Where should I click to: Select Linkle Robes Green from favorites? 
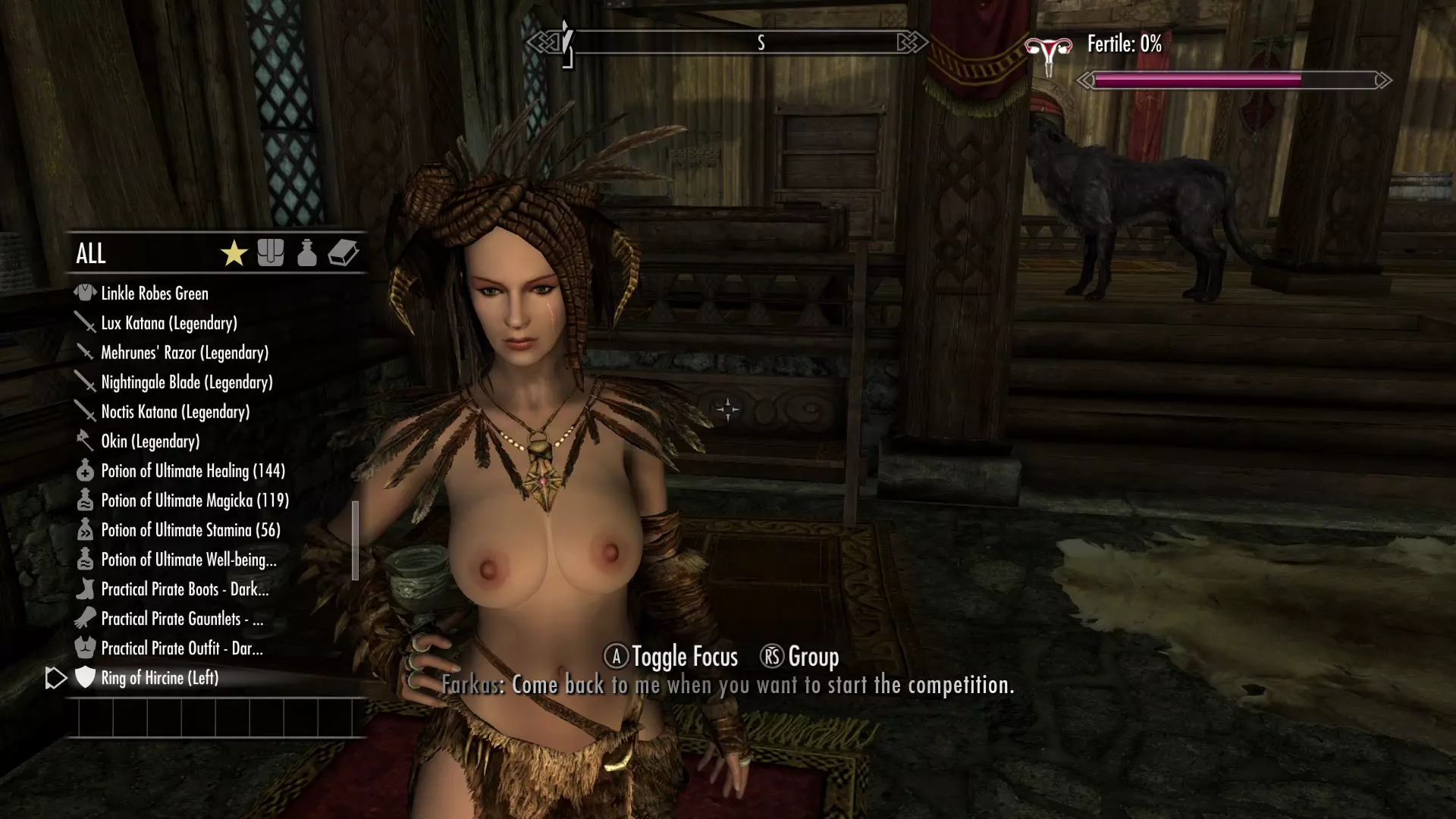coord(155,293)
